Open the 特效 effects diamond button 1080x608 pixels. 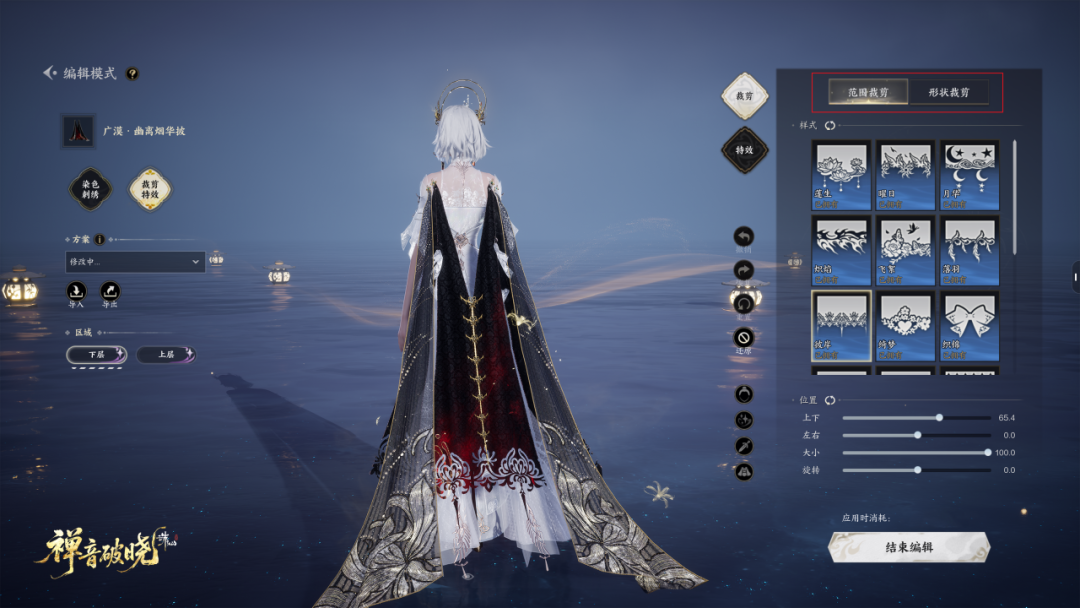(744, 150)
